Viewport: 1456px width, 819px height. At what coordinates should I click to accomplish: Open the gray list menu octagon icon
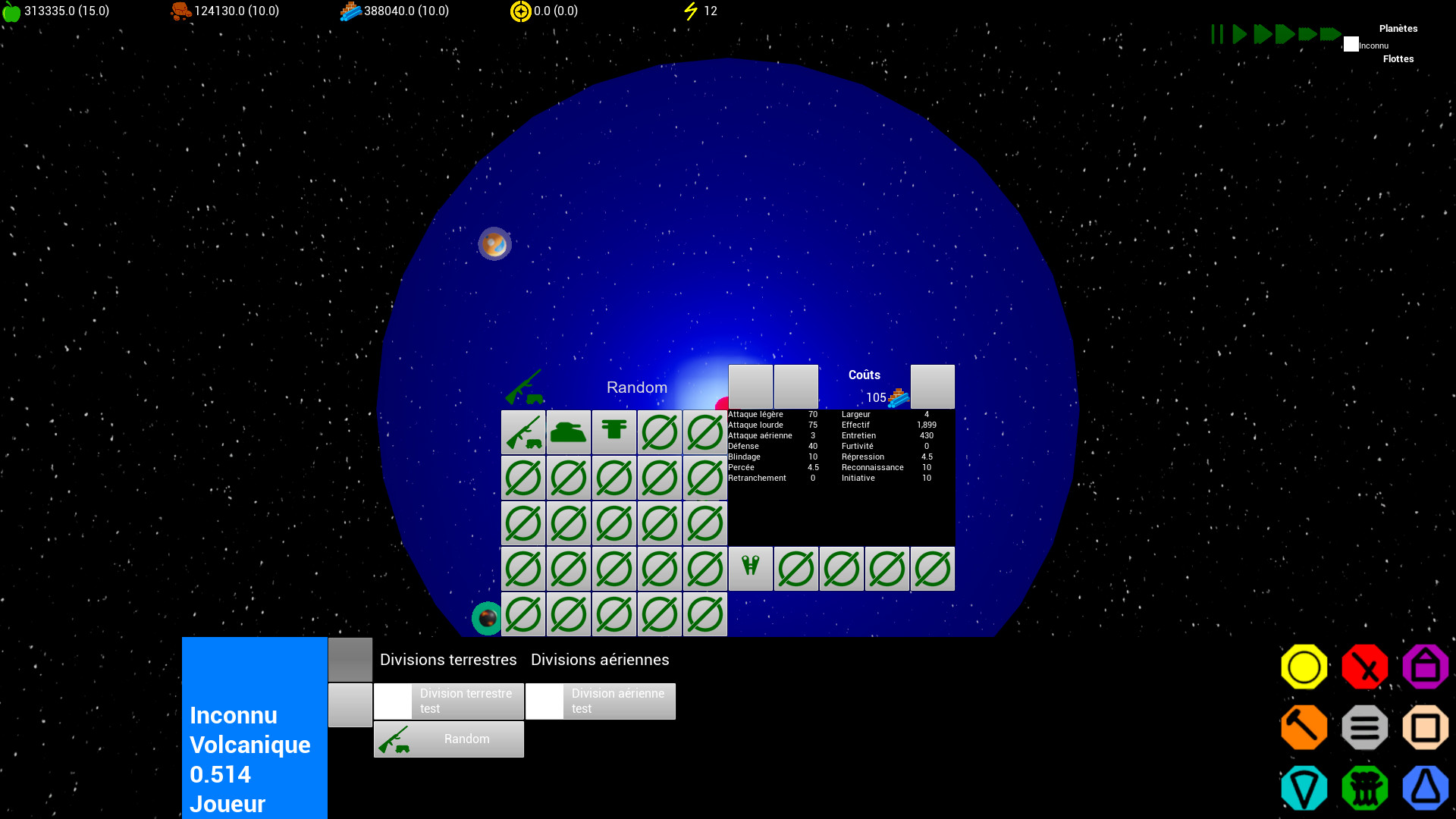pos(1364,726)
